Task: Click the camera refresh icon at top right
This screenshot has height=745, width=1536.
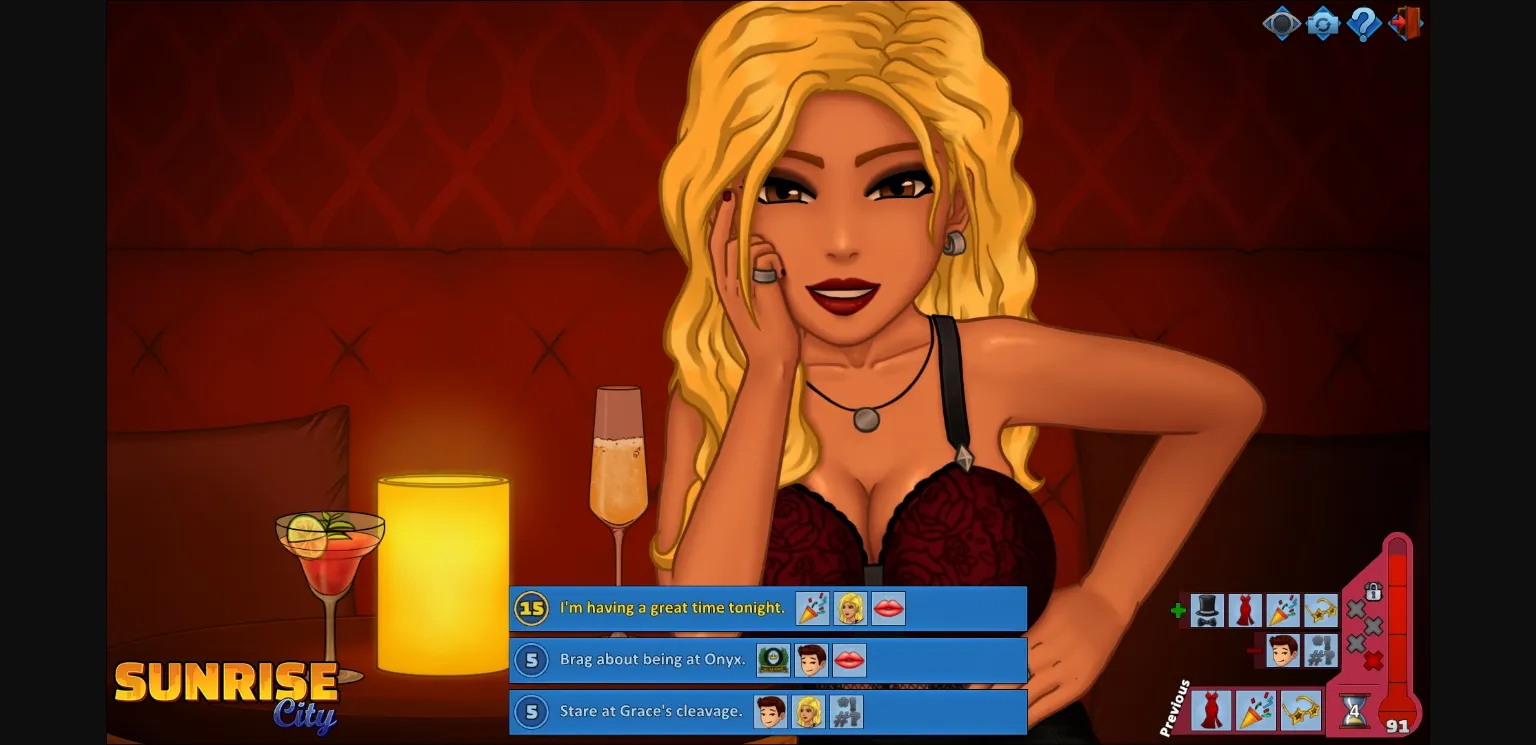Action: [x=1323, y=24]
